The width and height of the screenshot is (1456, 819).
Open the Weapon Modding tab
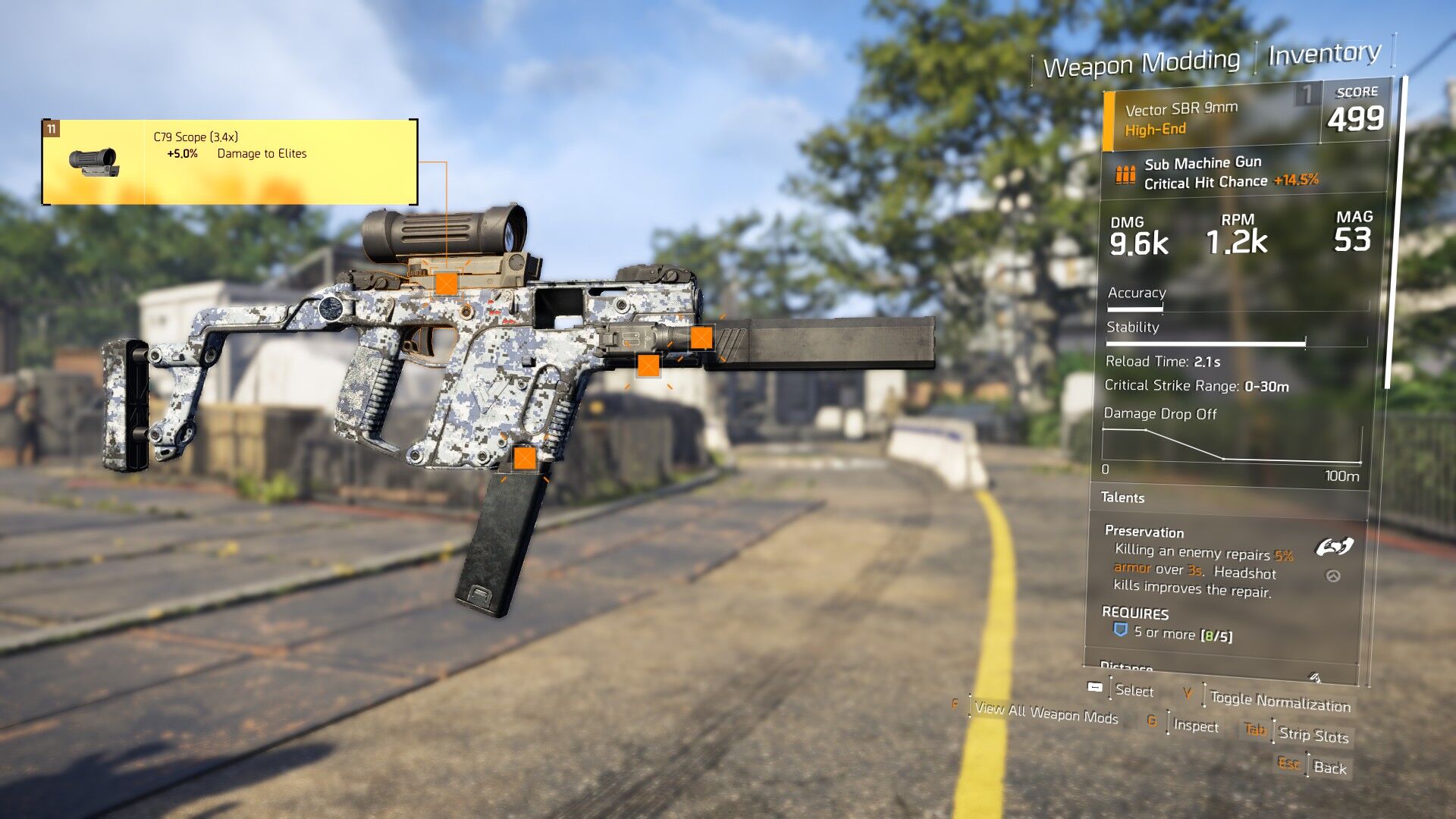click(1141, 63)
